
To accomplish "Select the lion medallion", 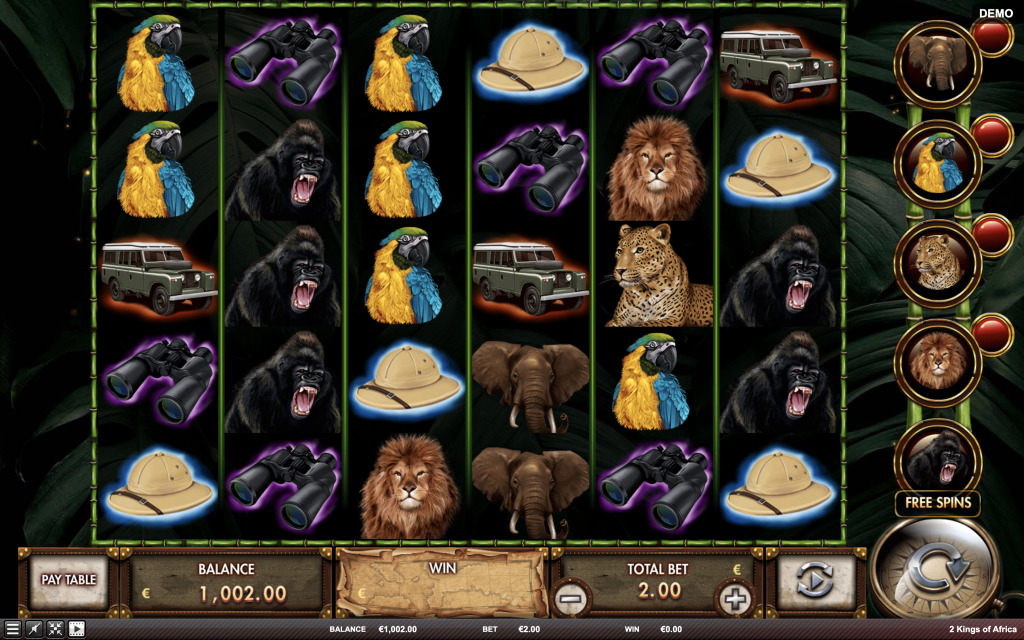I will point(937,362).
